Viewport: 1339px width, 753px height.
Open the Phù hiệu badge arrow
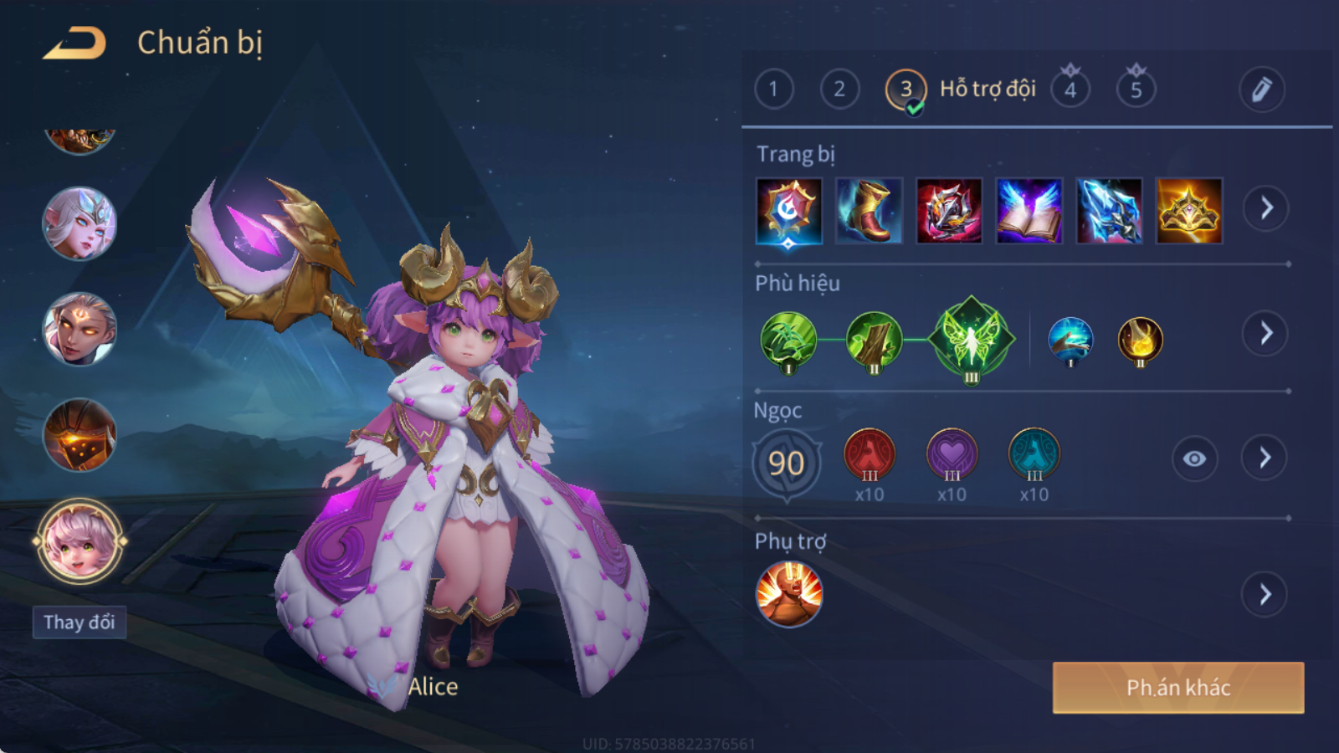pyautogui.click(x=1265, y=333)
